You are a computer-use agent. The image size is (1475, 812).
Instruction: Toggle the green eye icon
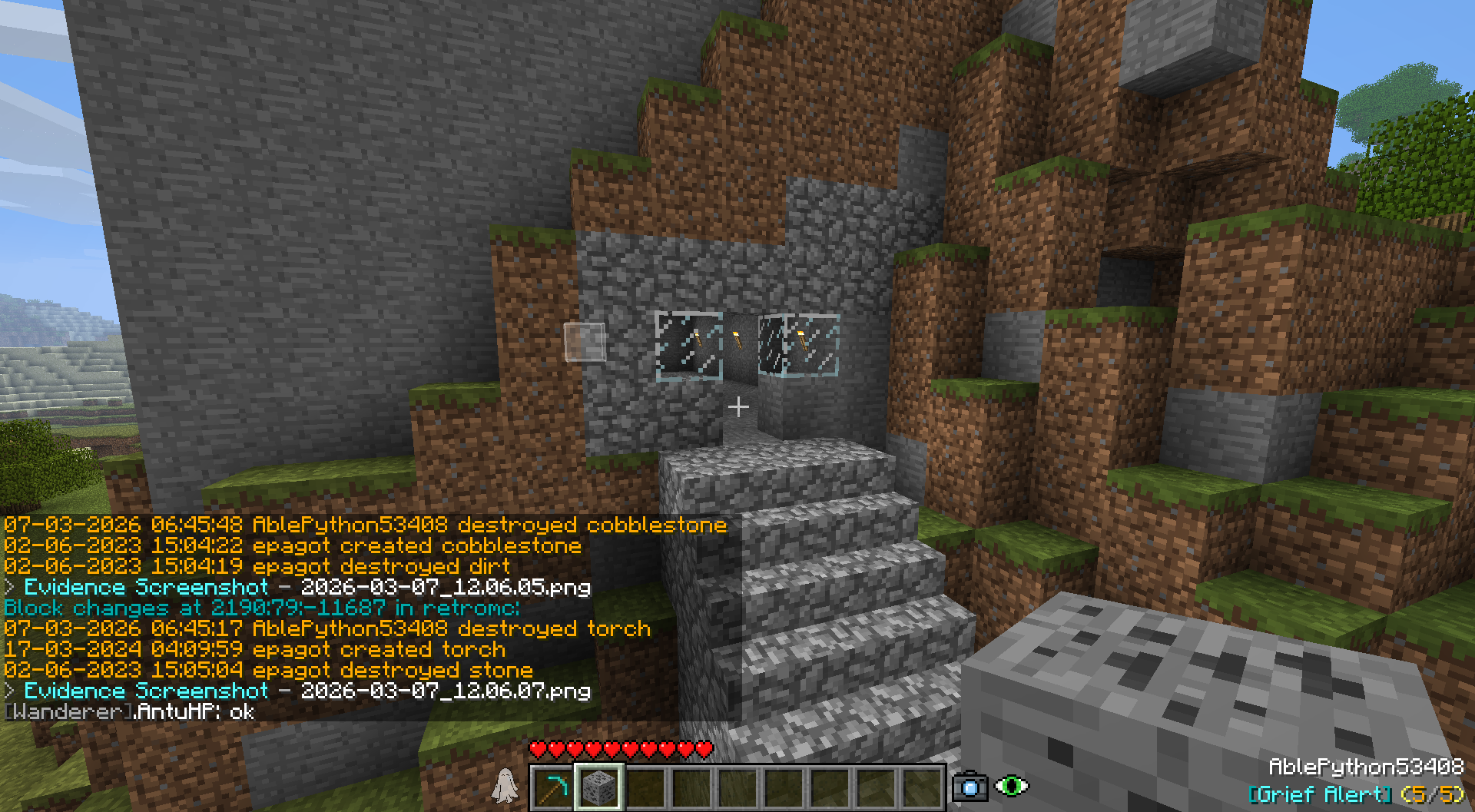(x=1012, y=786)
